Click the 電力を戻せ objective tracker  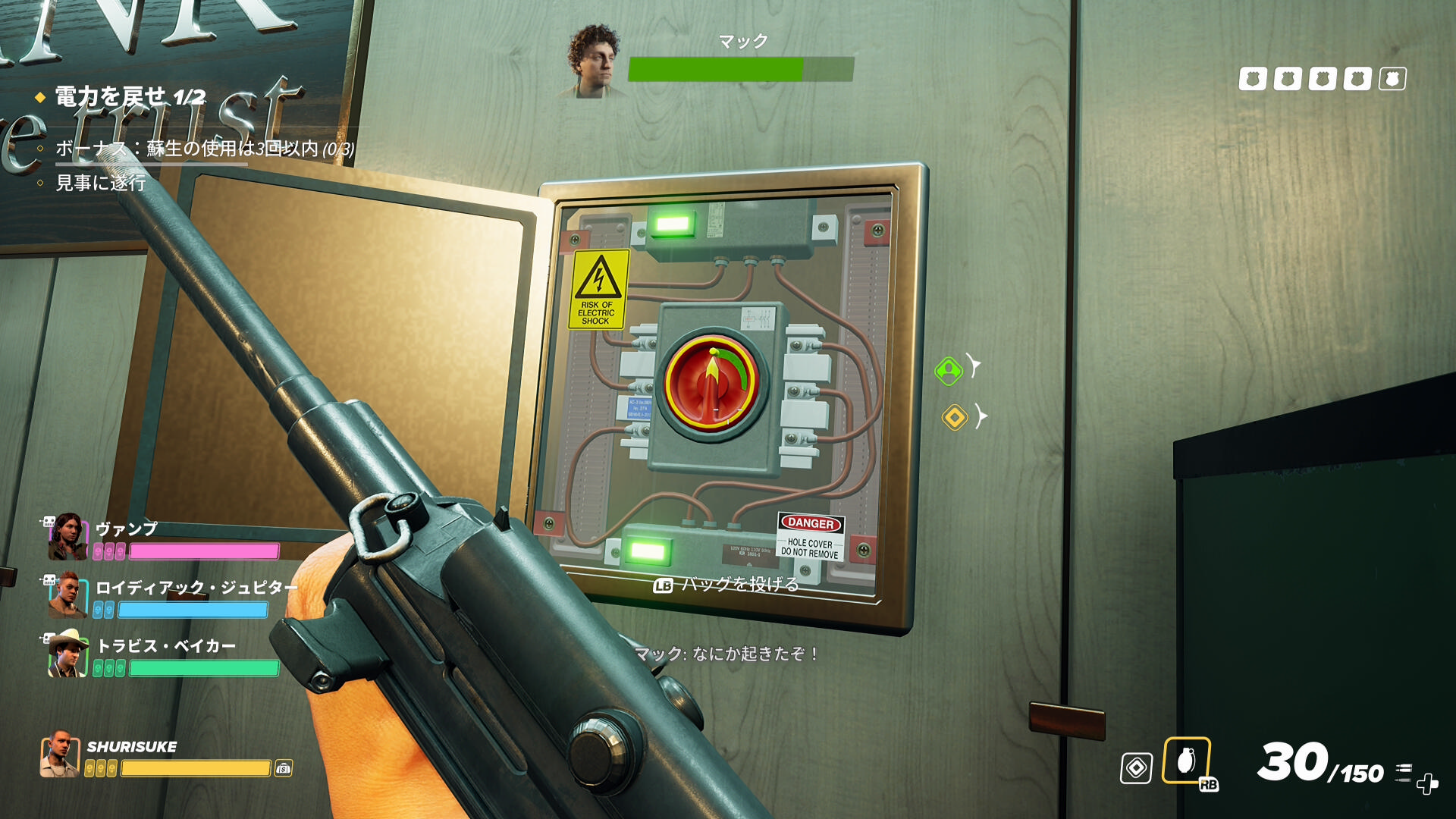coord(130,97)
